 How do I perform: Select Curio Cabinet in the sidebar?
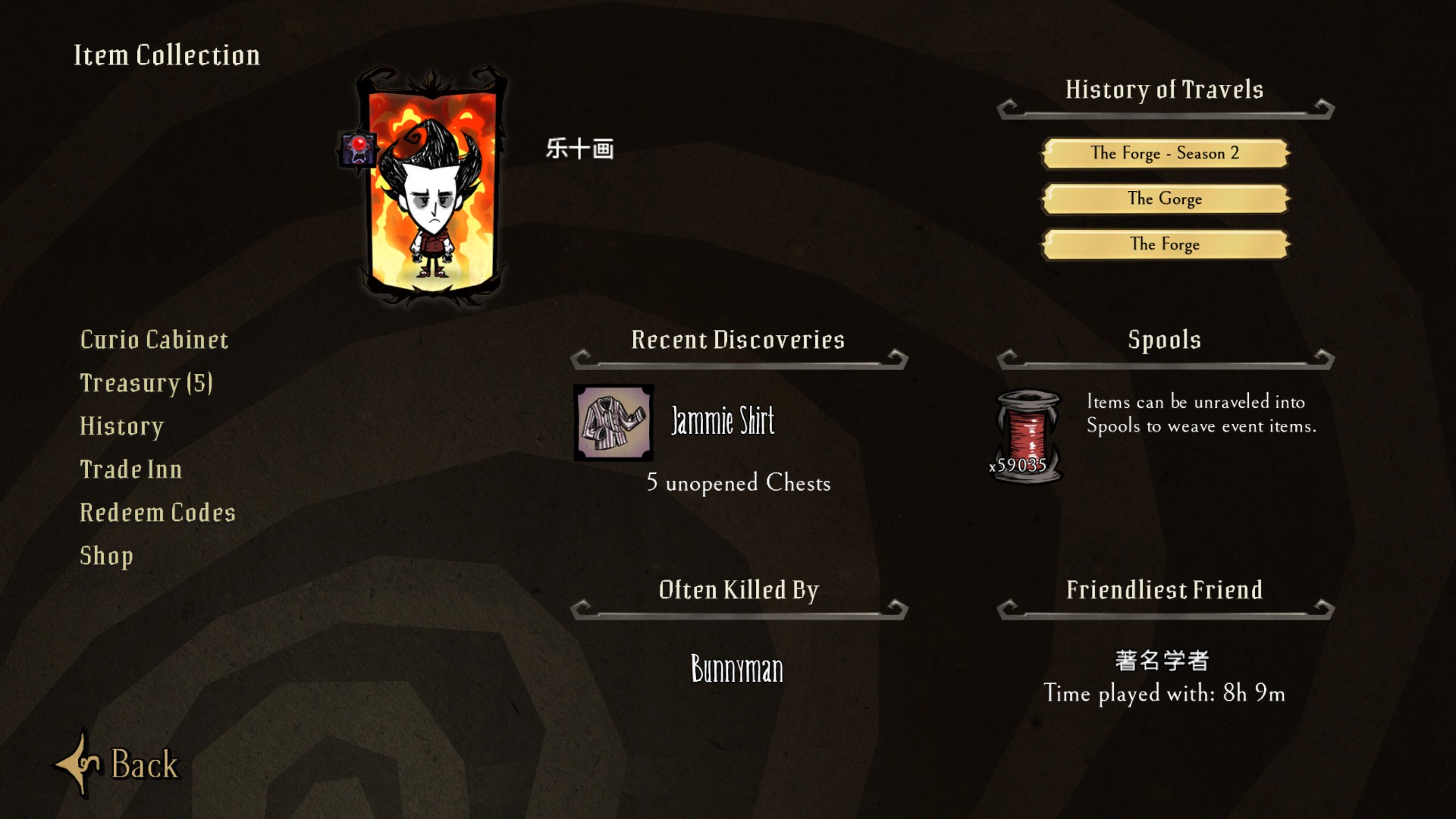pyautogui.click(x=154, y=340)
